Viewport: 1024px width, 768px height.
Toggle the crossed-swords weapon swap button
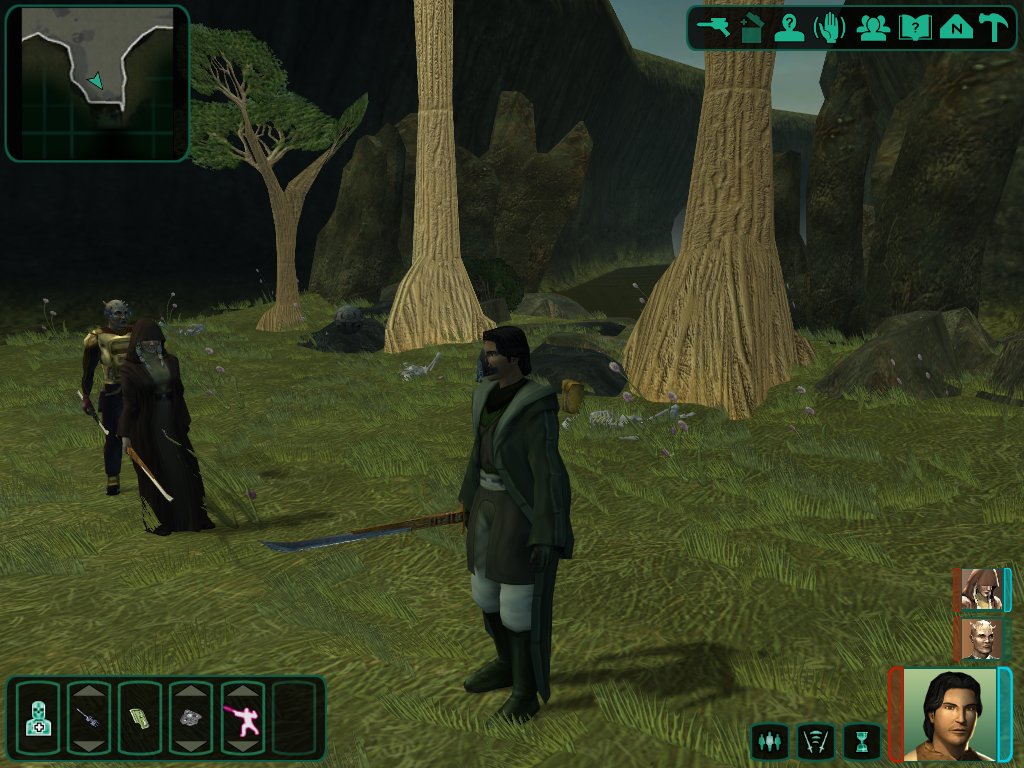click(815, 741)
